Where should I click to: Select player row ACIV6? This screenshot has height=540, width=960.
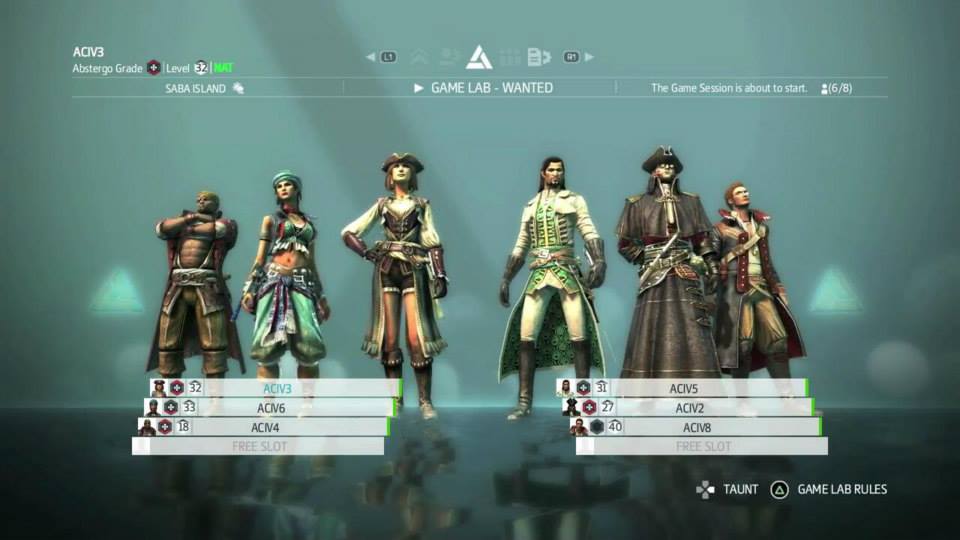270,407
